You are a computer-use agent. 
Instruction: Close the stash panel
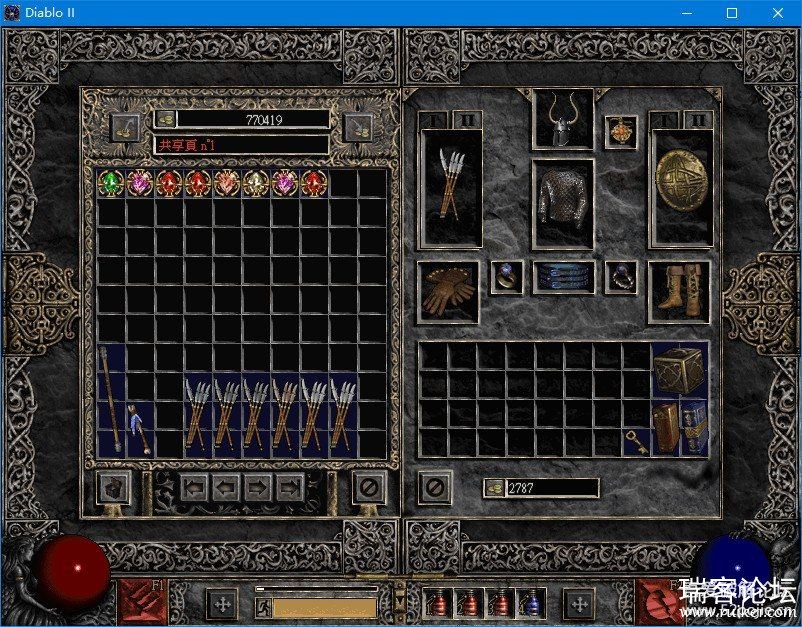coord(369,488)
